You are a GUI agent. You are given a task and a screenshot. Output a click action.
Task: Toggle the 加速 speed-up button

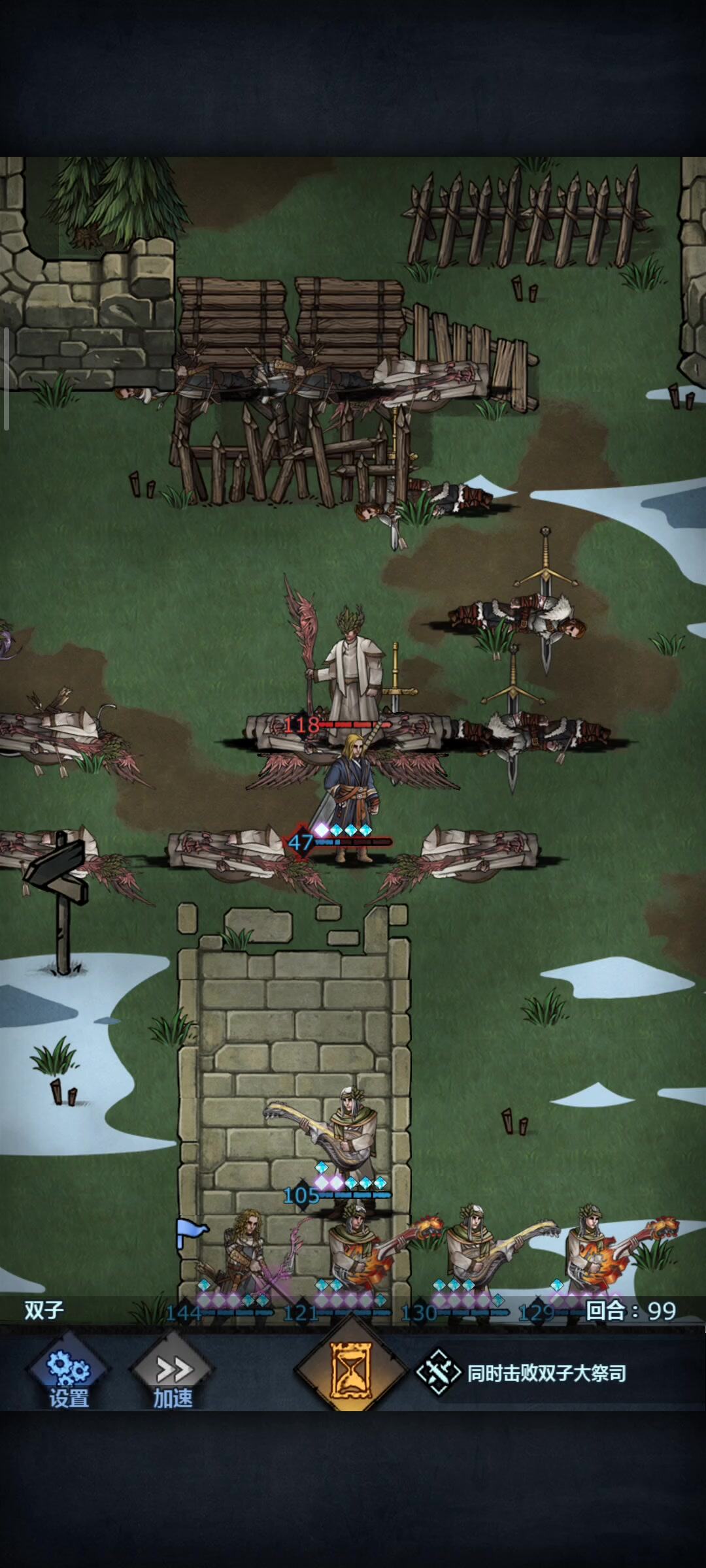(x=173, y=1373)
